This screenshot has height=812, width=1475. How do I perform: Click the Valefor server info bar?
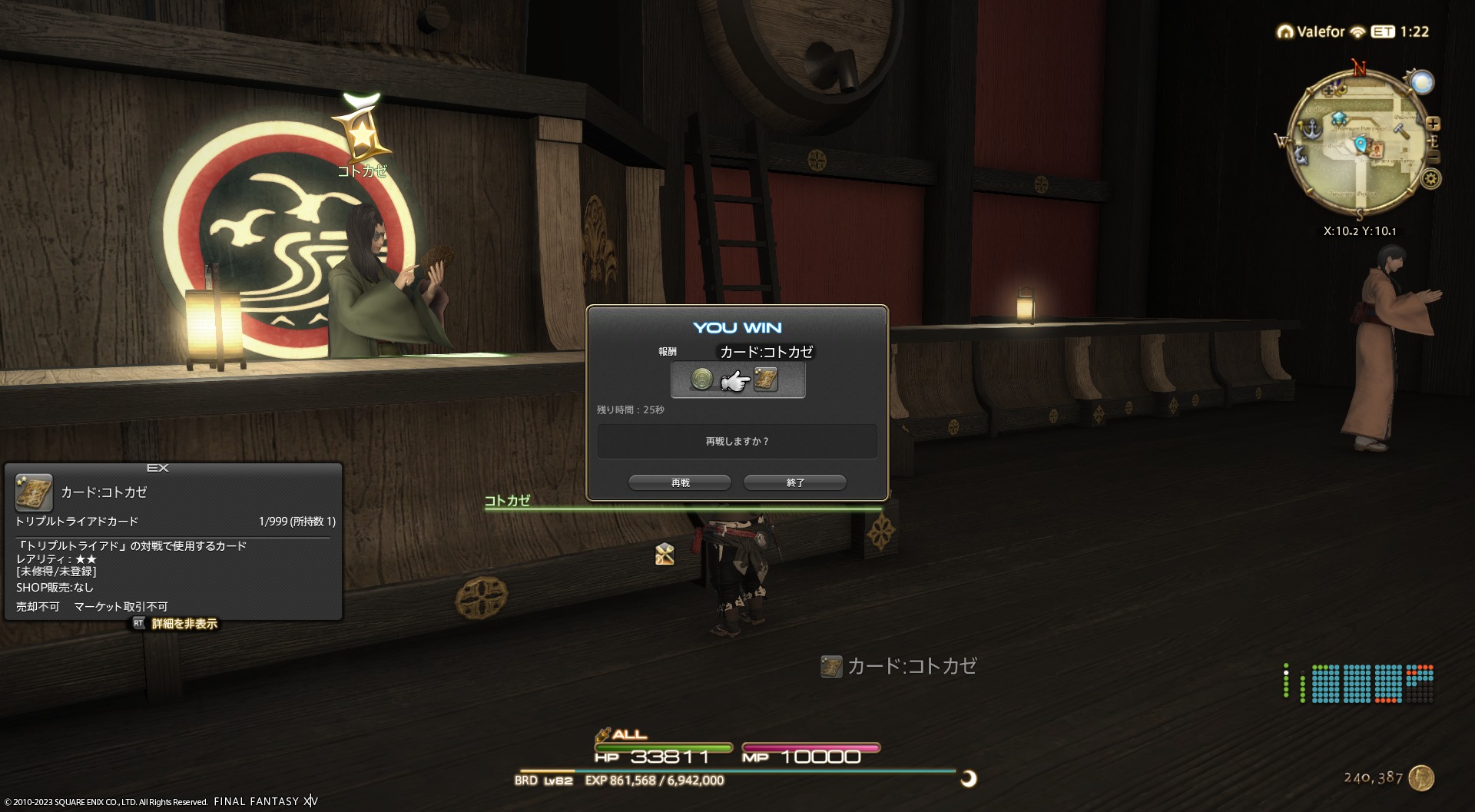1352,31
